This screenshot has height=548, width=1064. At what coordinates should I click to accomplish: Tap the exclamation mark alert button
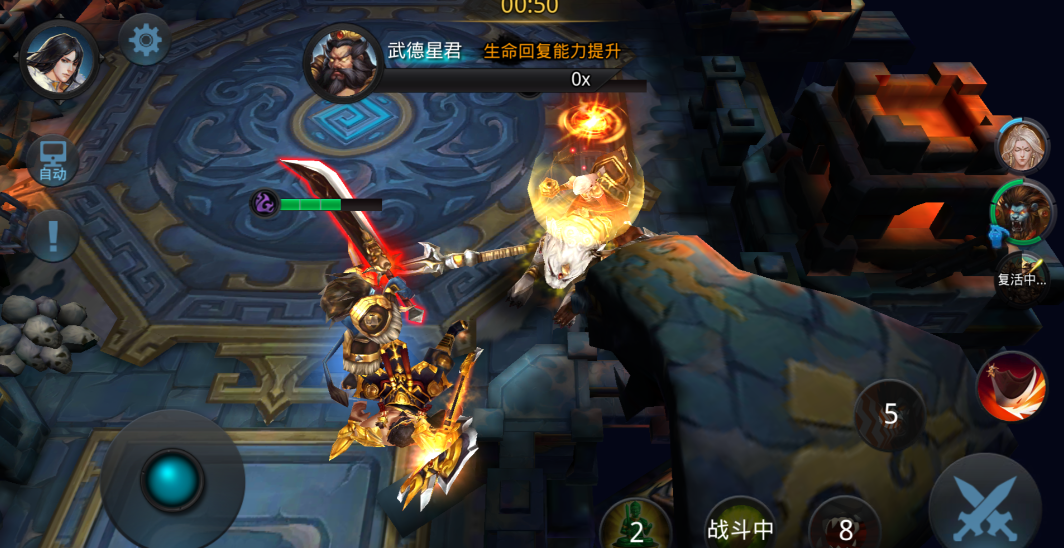click(x=53, y=237)
